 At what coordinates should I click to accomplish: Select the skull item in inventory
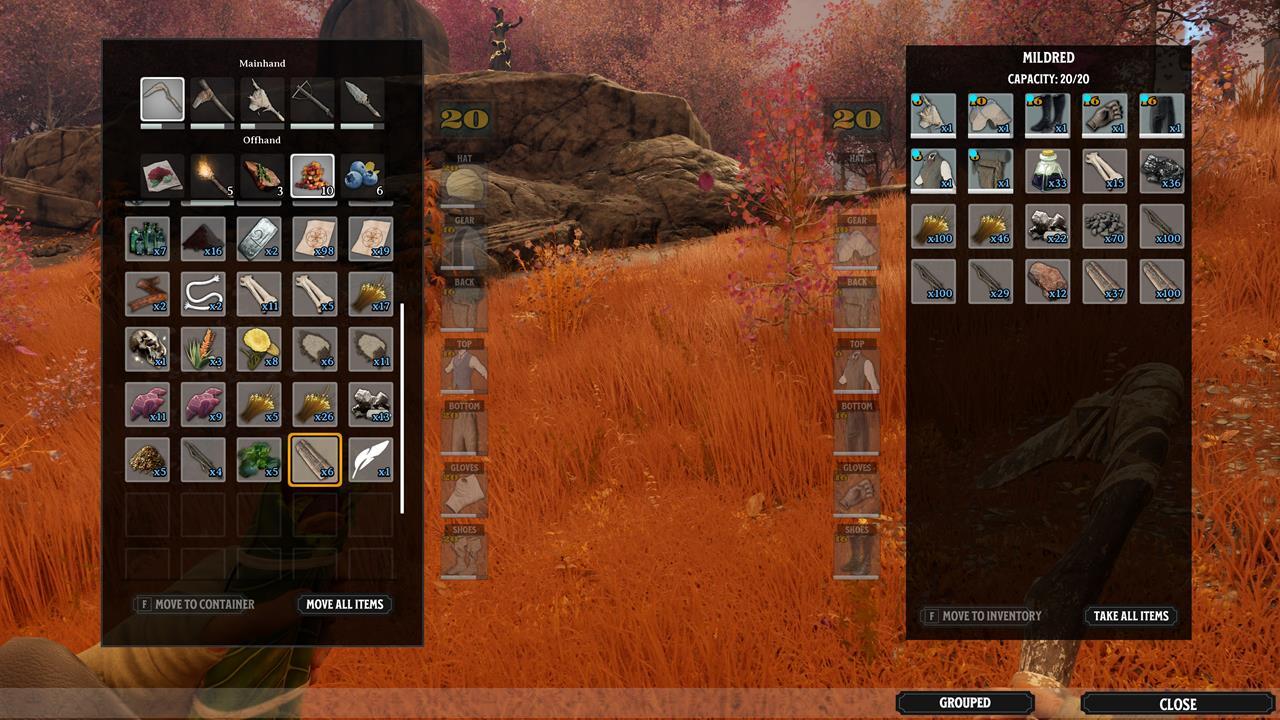coord(147,349)
